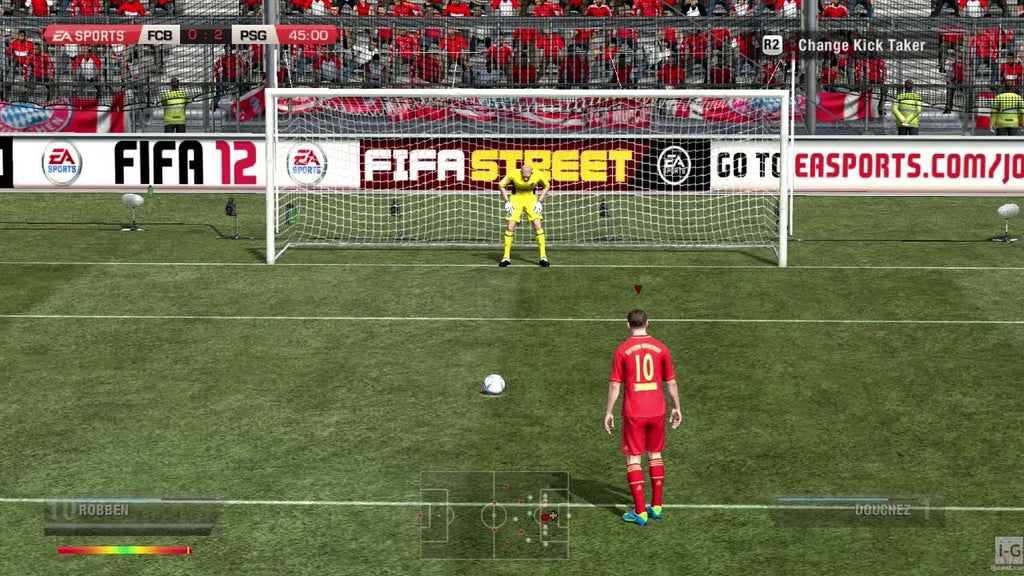Image resolution: width=1024 pixels, height=576 pixels.
Task: Select the Robben player name panel
Action: pos(133,510)
